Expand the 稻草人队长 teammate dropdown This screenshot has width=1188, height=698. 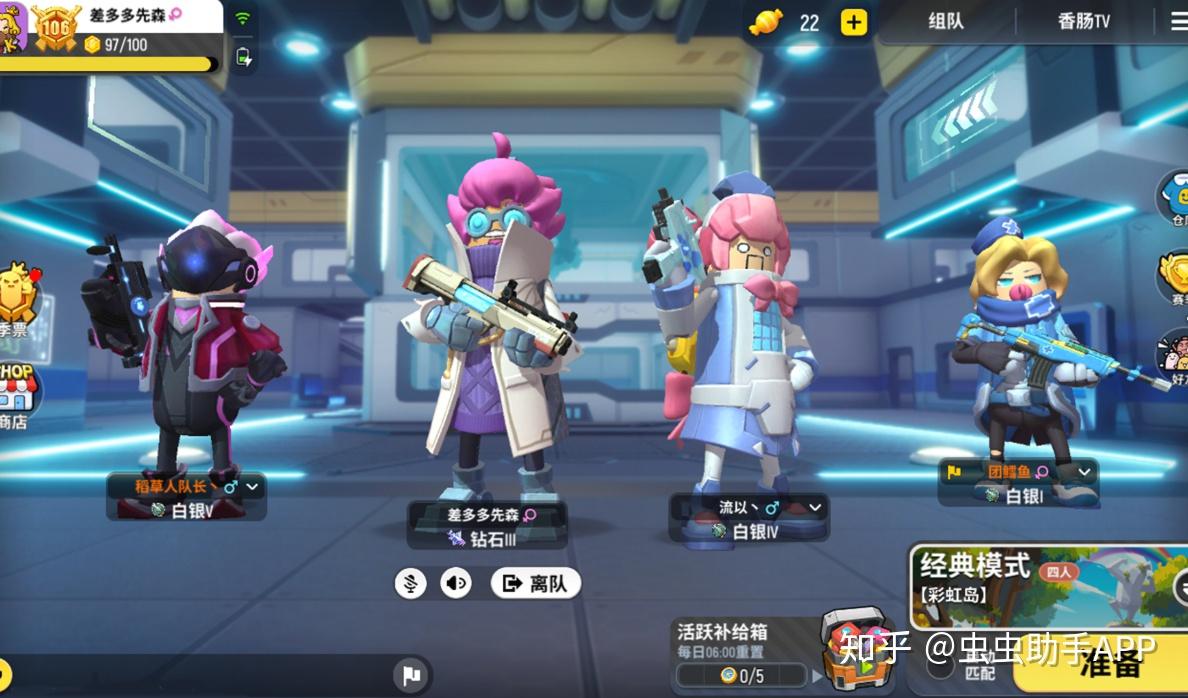(x=252, y=487)
